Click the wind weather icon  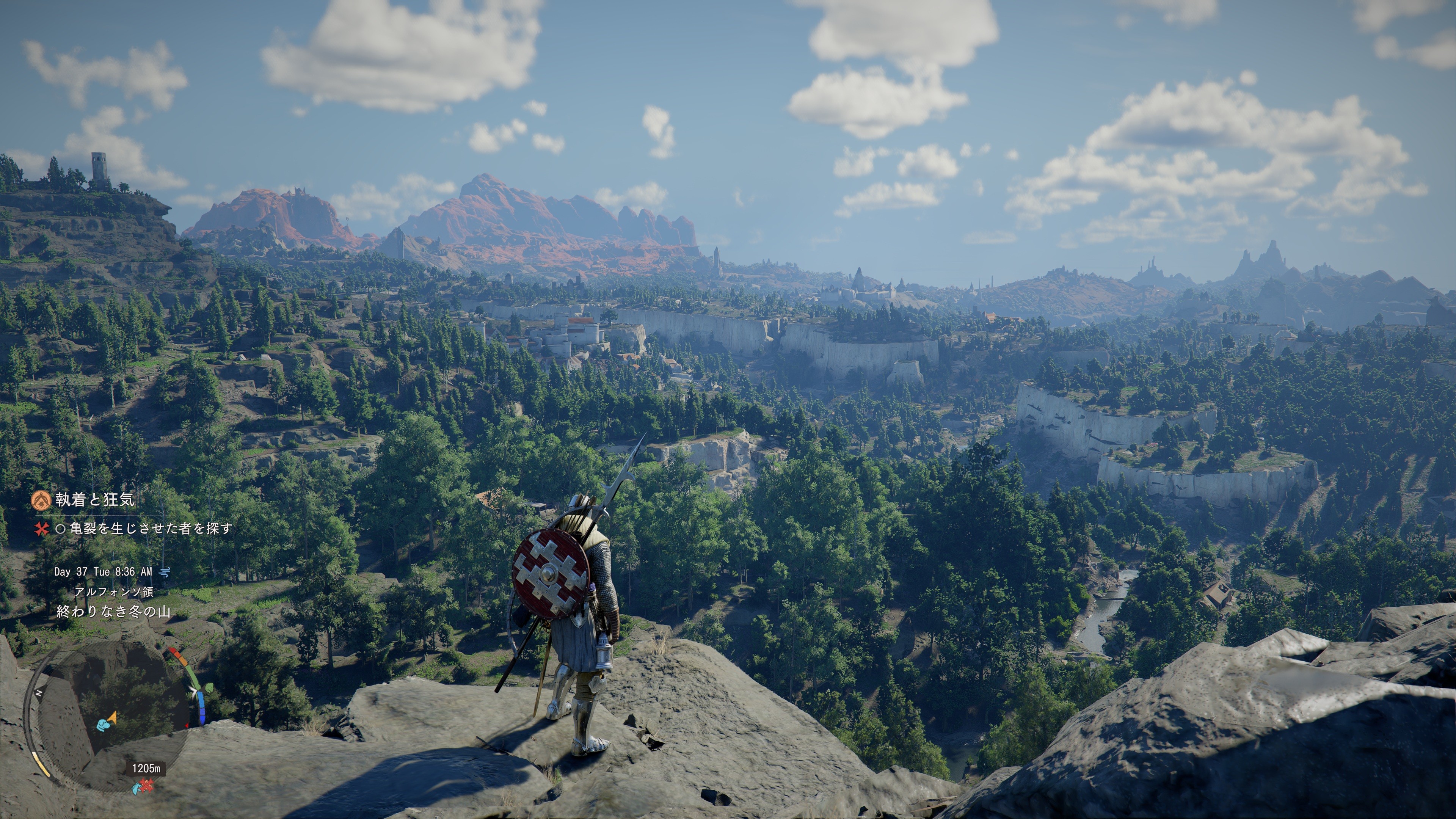[x=165, y=572]
